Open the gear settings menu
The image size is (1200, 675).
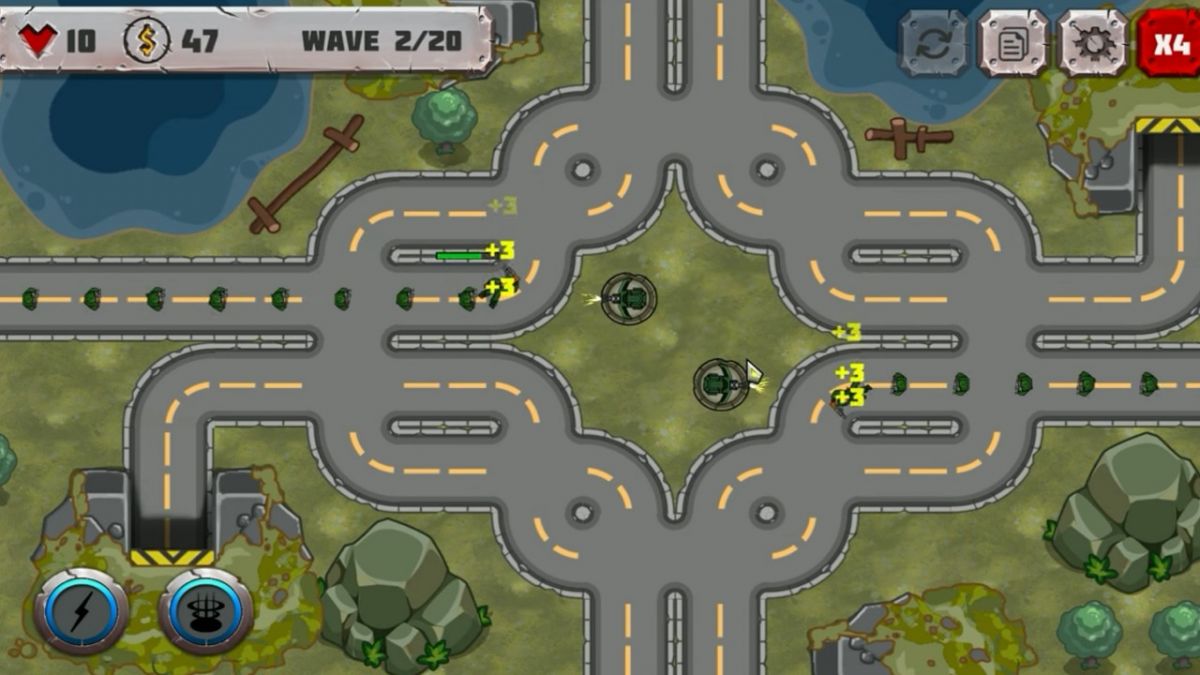[1092, 43]
